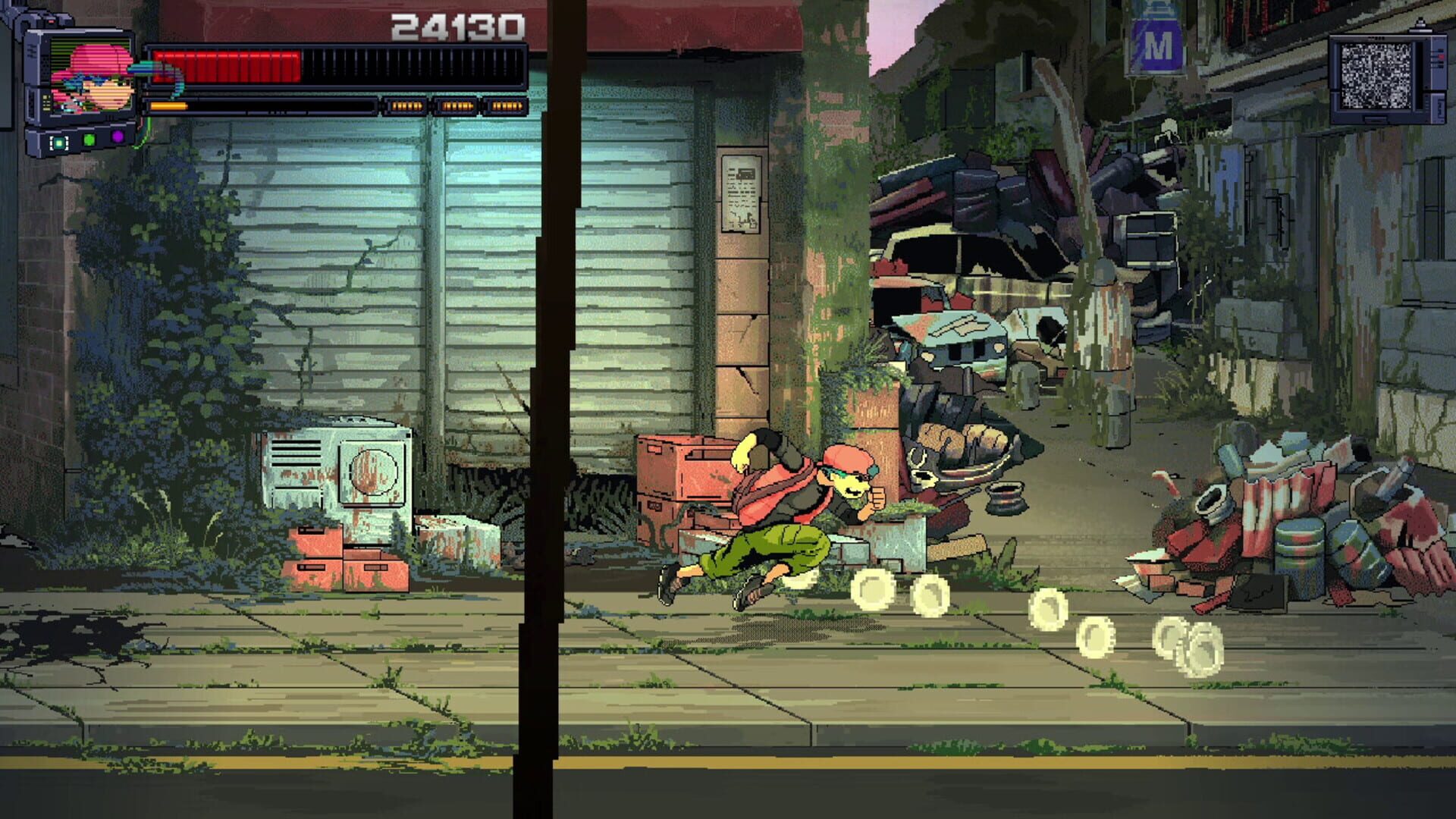This screenshot has height=819, width=1456.
Task: Click the red indicator light on the TV
Action: click(1440, 56)
